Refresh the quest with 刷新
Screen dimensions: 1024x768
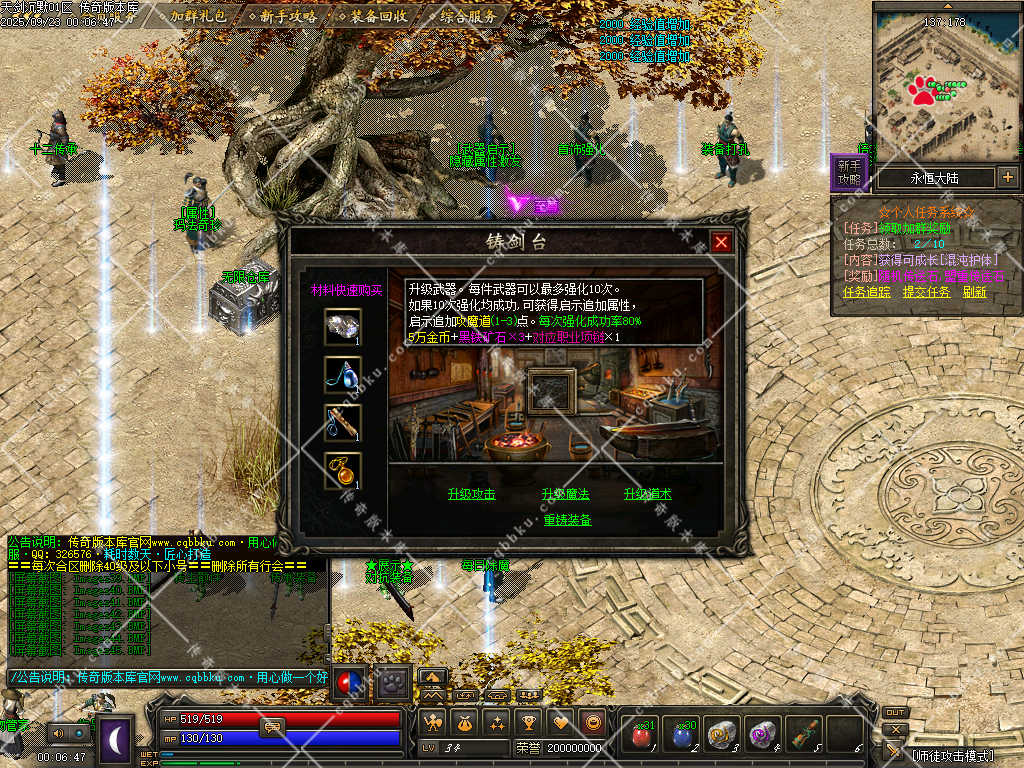[975, 292]
